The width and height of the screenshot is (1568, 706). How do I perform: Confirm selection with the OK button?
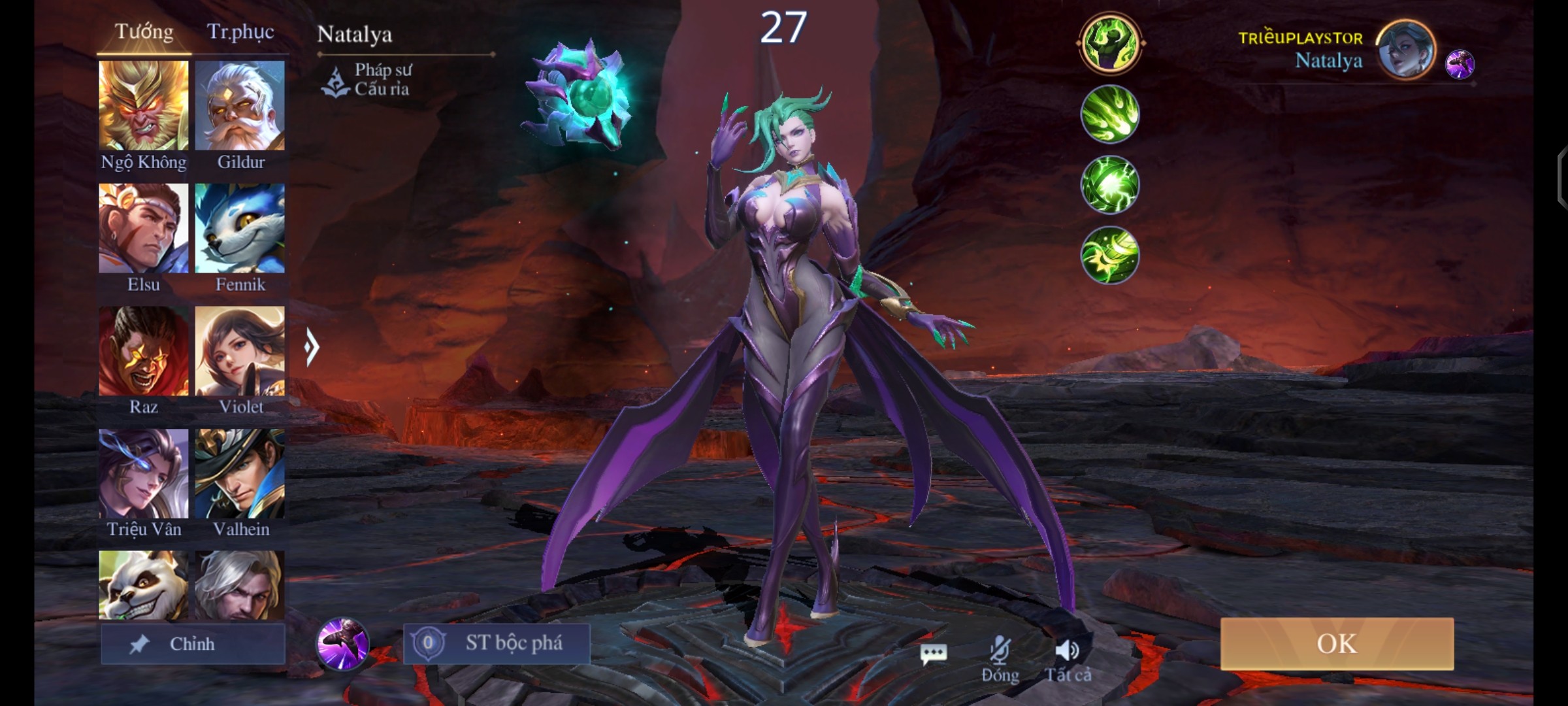(1337, 644)
